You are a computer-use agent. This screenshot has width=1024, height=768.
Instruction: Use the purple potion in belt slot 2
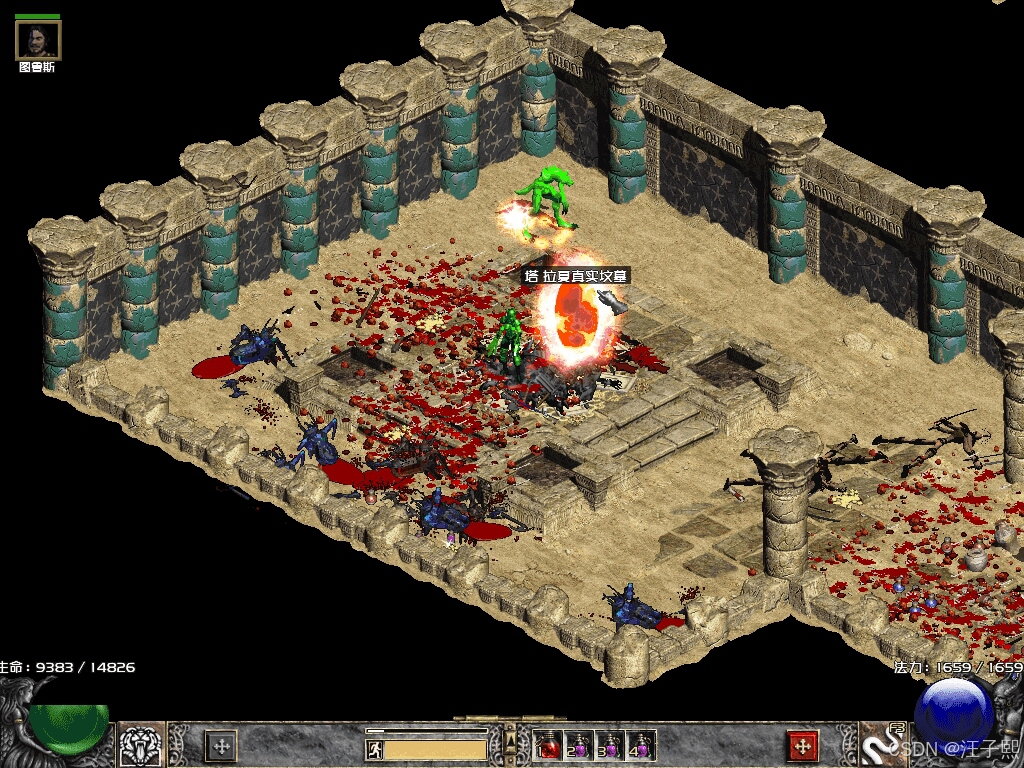pyautogui.click(x=577, y=745)
